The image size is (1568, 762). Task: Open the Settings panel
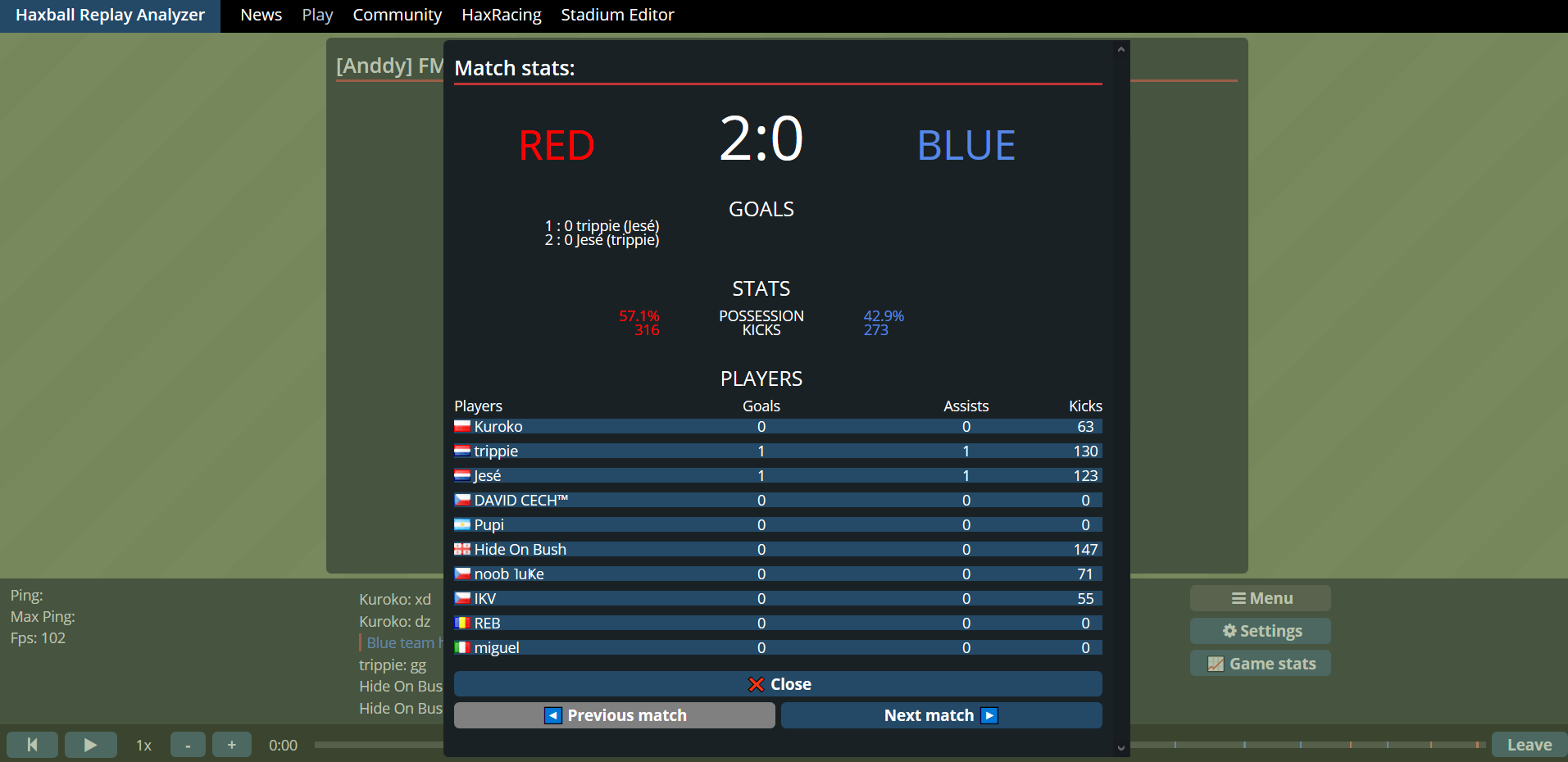(x=1261, y=631)
